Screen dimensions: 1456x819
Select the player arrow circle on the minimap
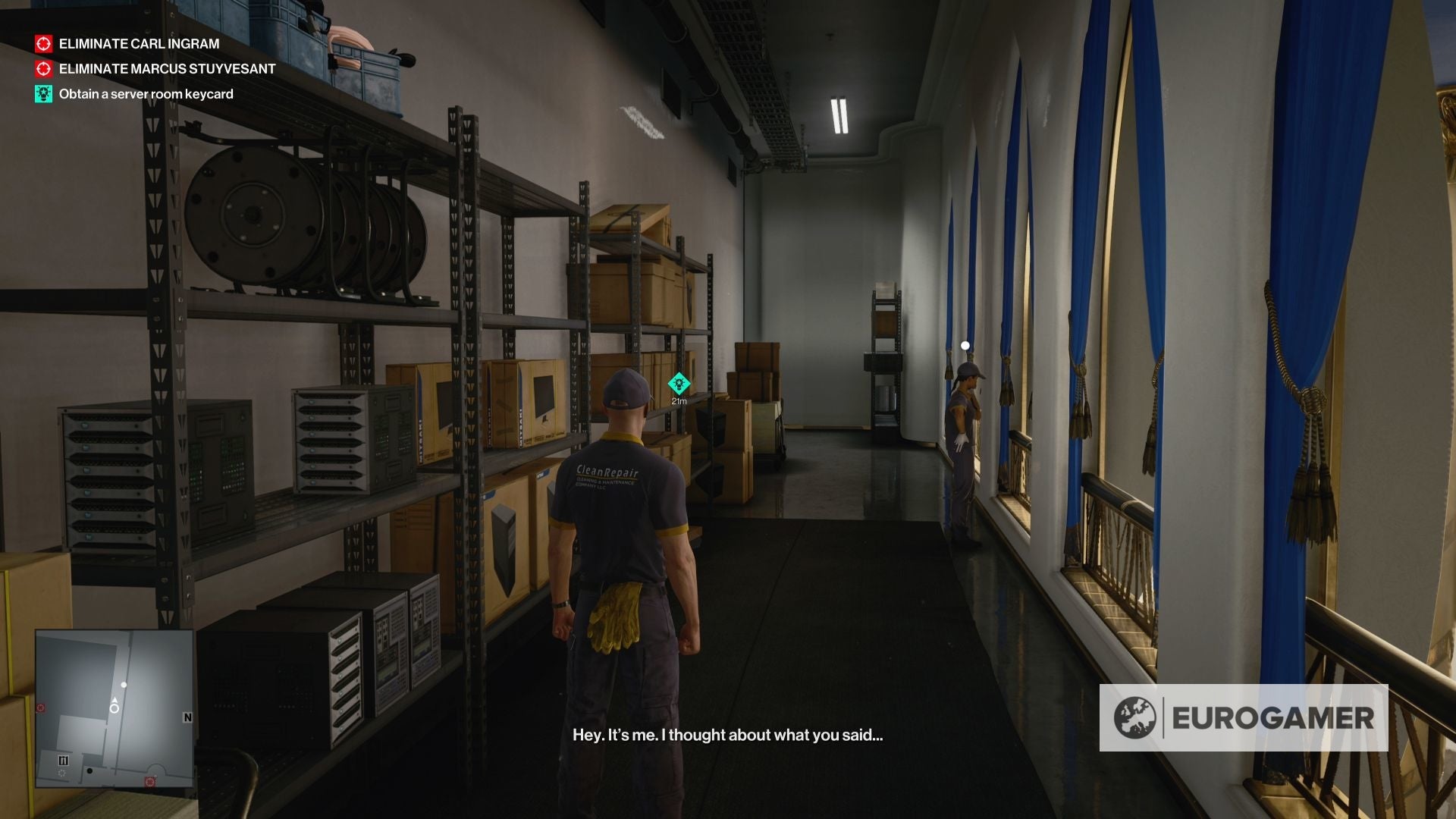115,708
